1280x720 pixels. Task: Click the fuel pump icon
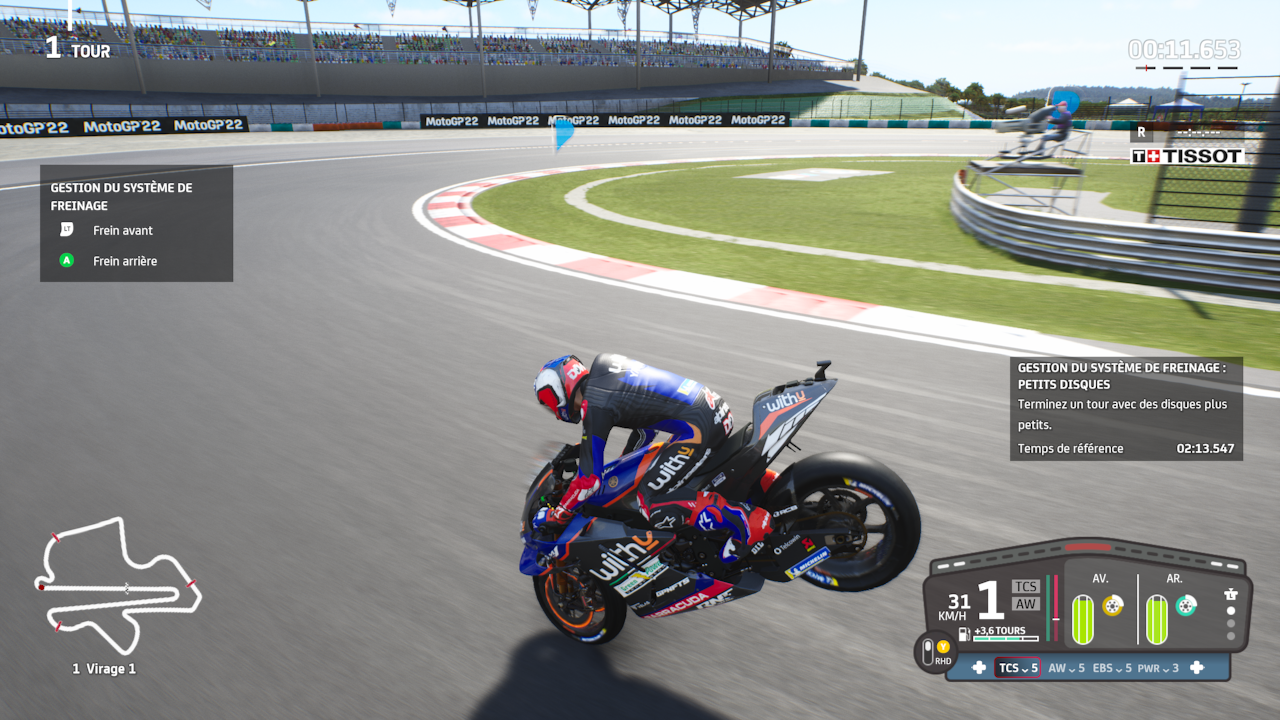click(x=964, y=633)
